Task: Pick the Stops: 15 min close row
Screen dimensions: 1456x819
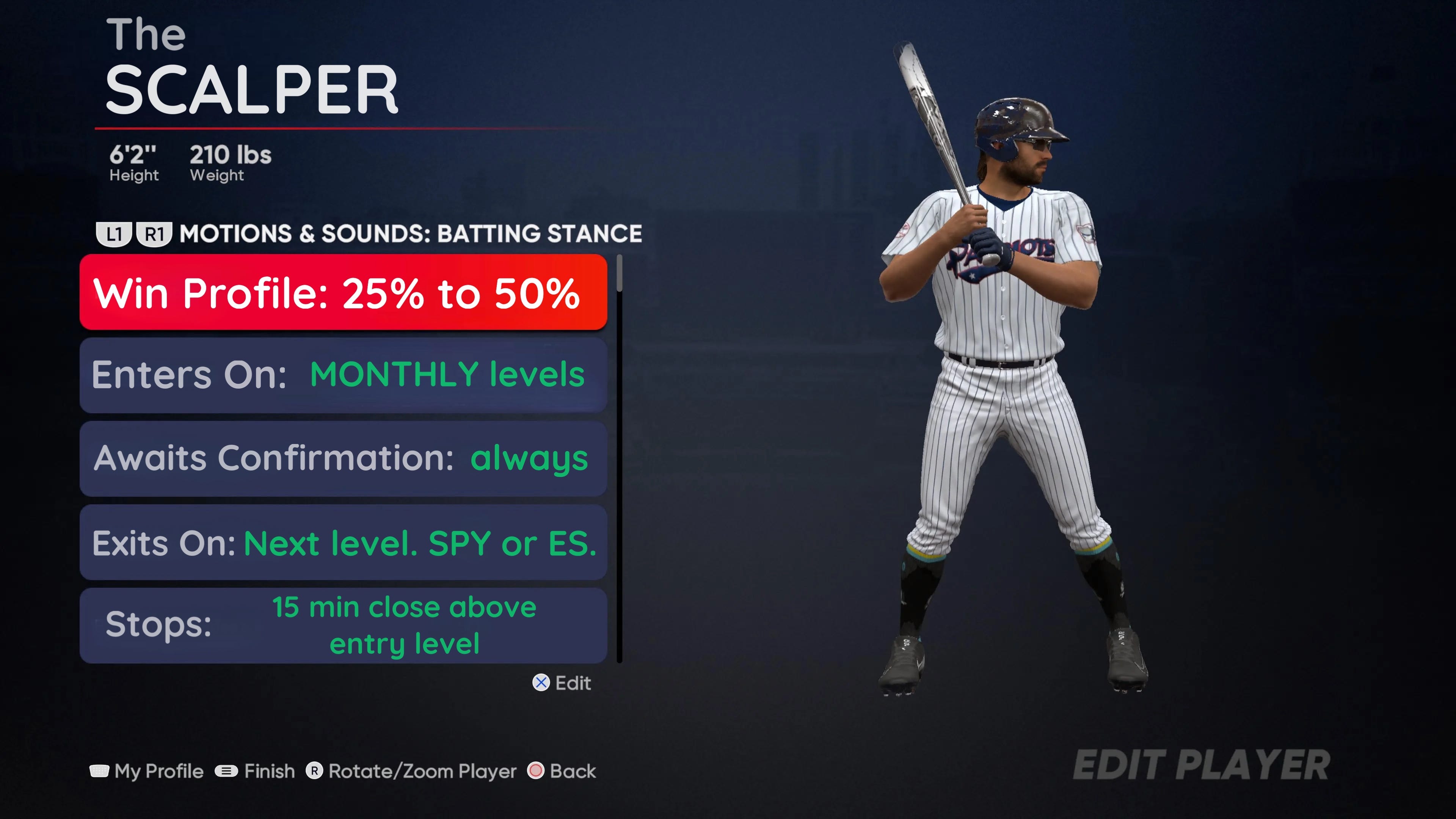Action: (x=343, y=625)
